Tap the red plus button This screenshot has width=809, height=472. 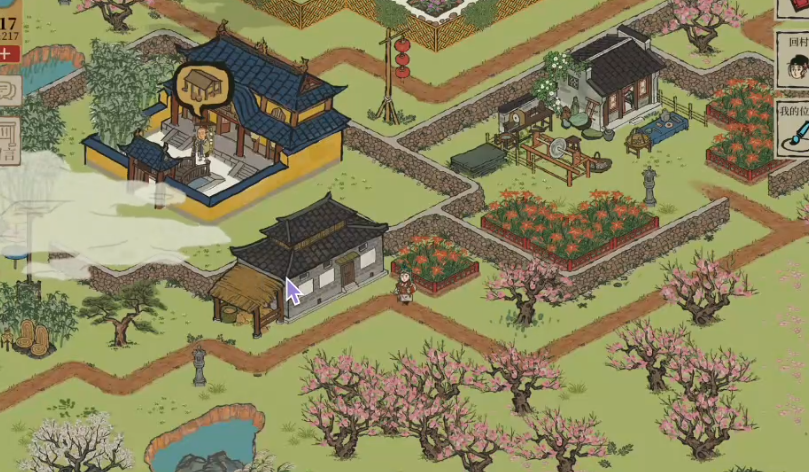(9, 54)
